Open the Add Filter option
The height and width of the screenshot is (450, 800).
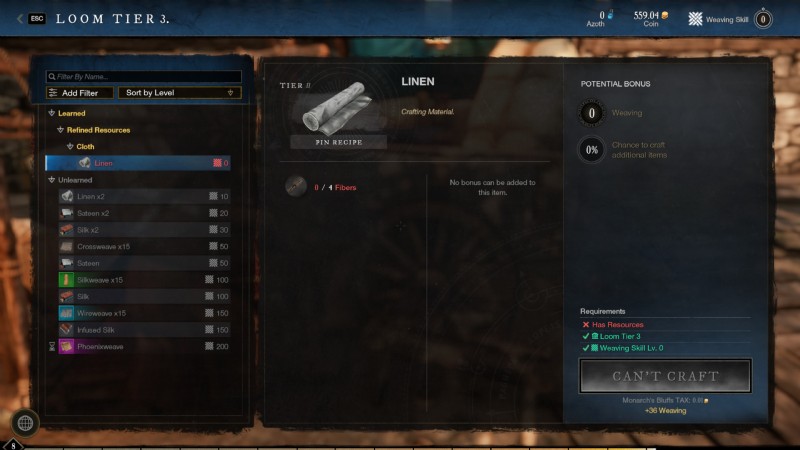tap(79, 93)
